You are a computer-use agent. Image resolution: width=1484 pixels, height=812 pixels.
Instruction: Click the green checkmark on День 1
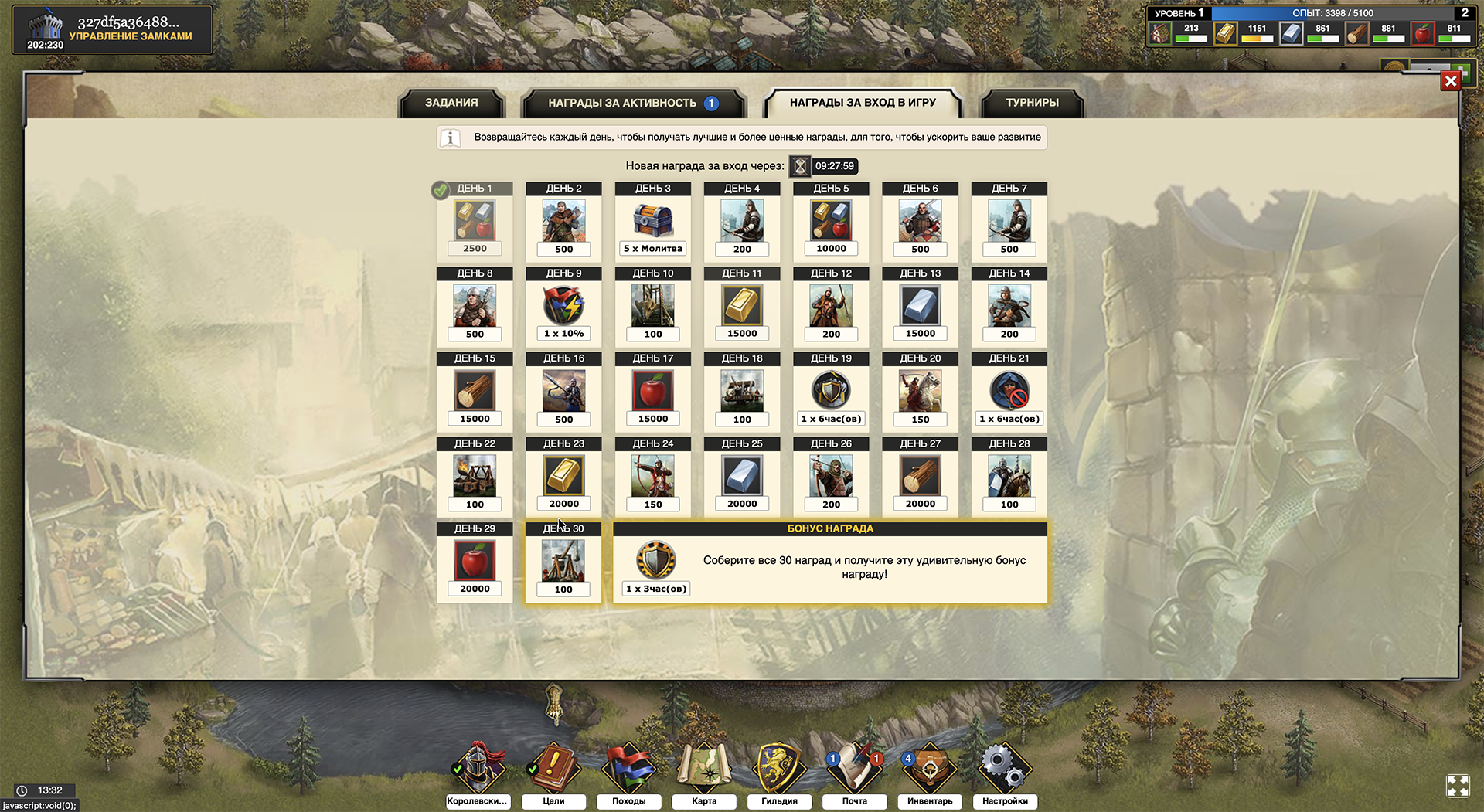point(441,187)
